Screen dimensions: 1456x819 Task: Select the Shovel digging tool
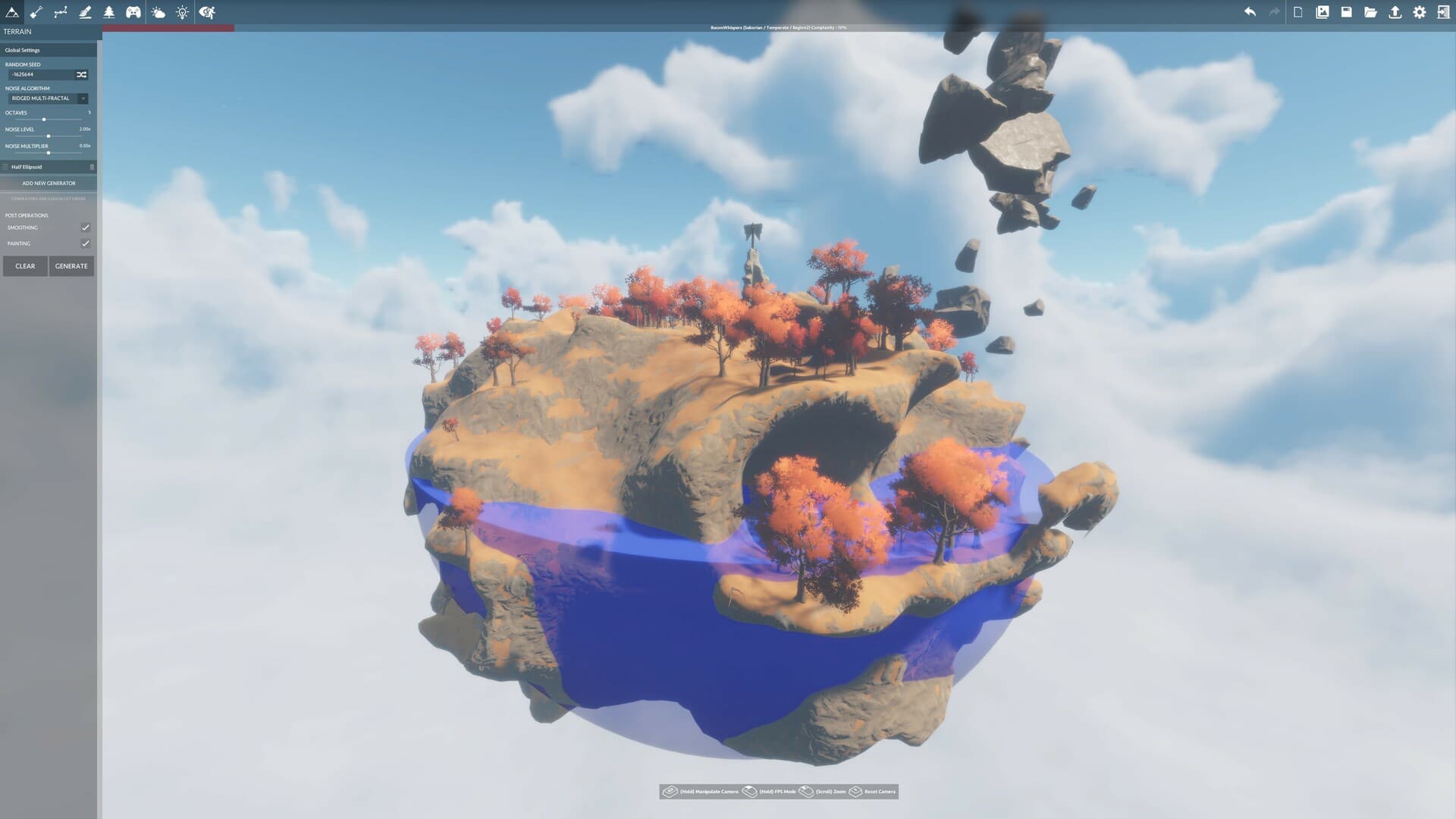click(34, 12)
